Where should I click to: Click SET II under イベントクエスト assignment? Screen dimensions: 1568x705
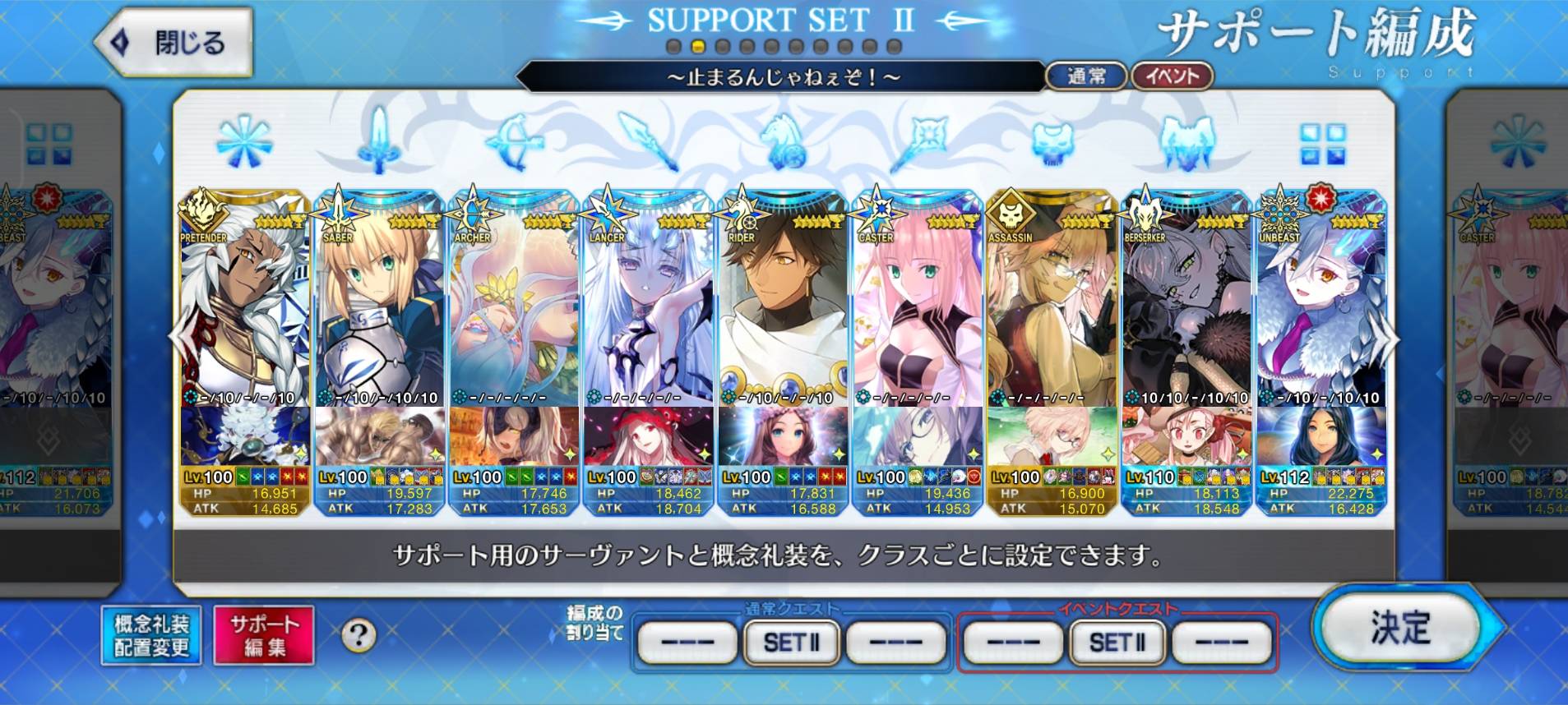click(x=1117, y=643)
